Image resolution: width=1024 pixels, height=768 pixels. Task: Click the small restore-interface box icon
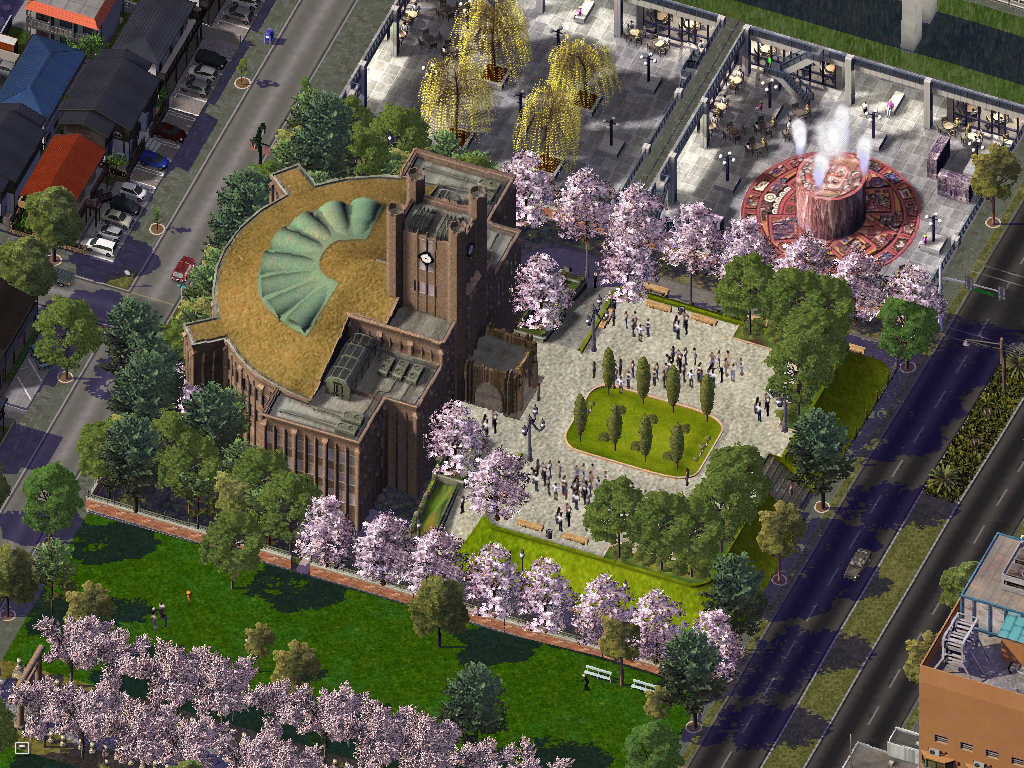point(22,746)
